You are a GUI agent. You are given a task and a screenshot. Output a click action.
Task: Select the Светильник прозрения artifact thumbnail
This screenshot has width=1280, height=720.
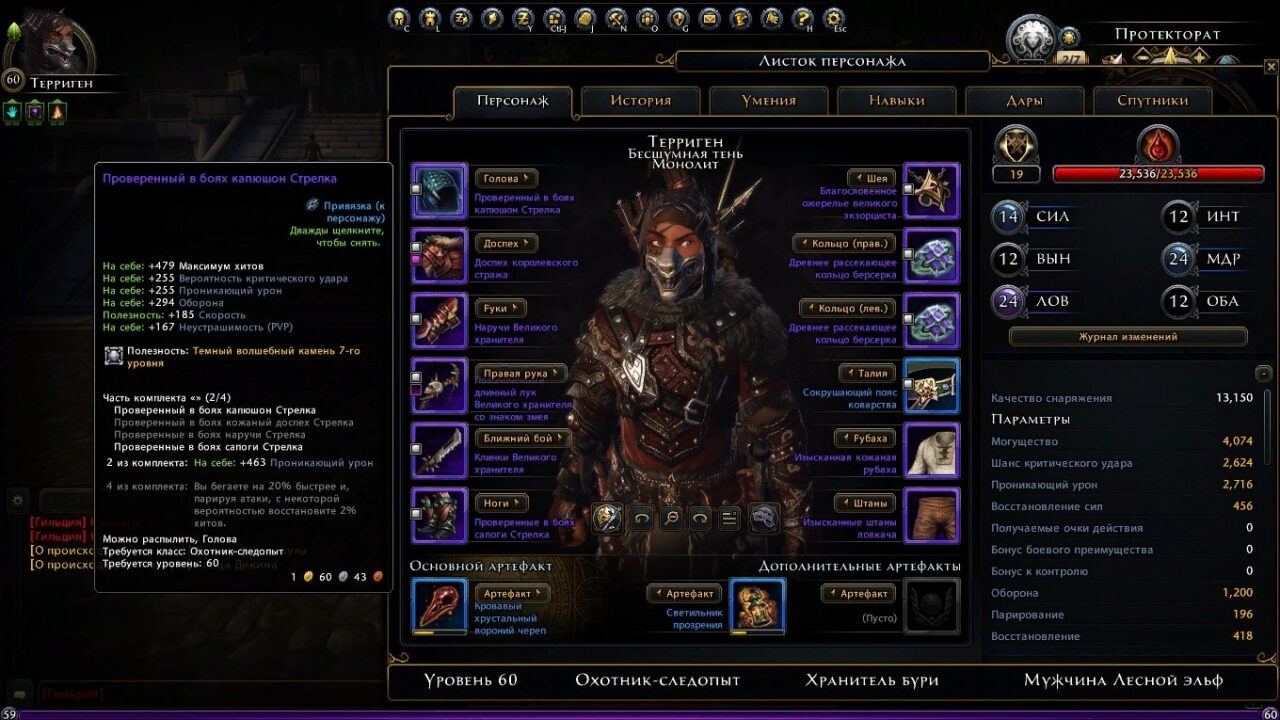(756, 605)
